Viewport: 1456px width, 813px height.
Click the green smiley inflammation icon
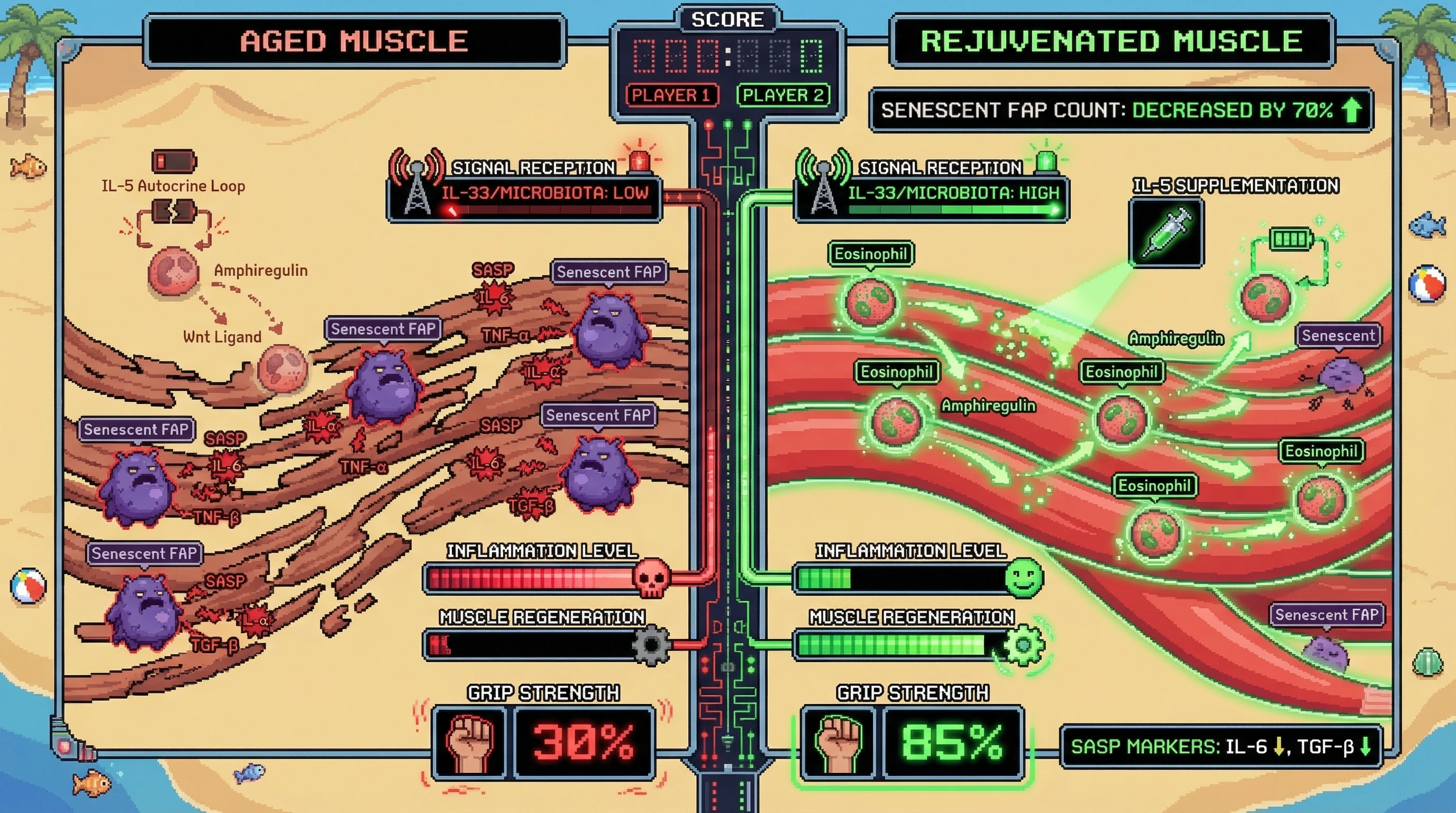pyautogui.click(x=1024, y=578)
